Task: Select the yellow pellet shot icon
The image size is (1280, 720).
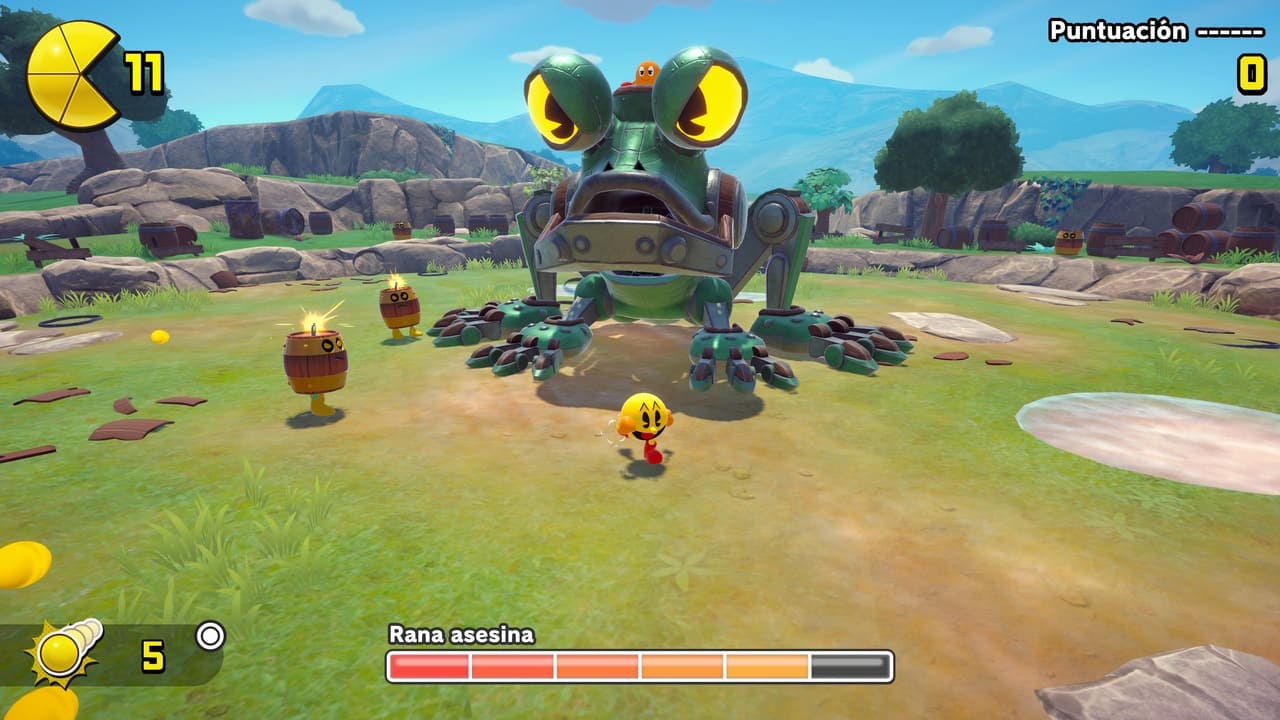Action: click(x=65, y=653)
